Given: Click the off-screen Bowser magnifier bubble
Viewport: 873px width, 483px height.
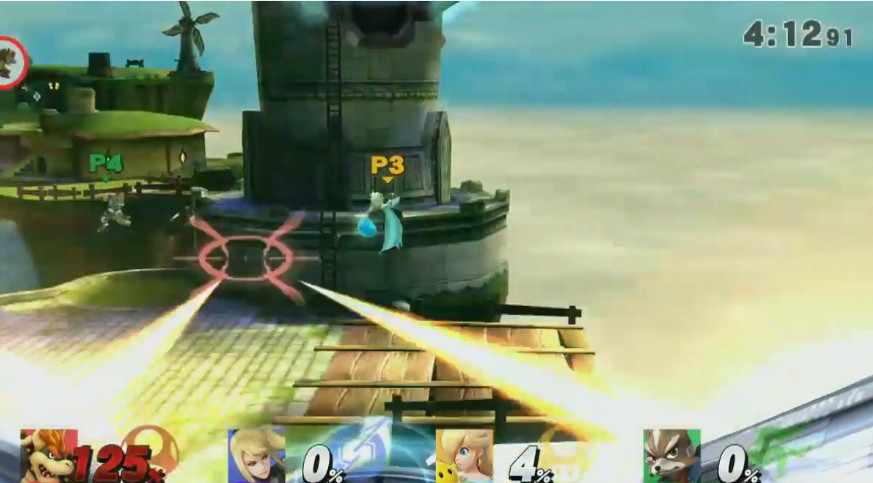Looking at the screenshot, I should tap(10, 63).
